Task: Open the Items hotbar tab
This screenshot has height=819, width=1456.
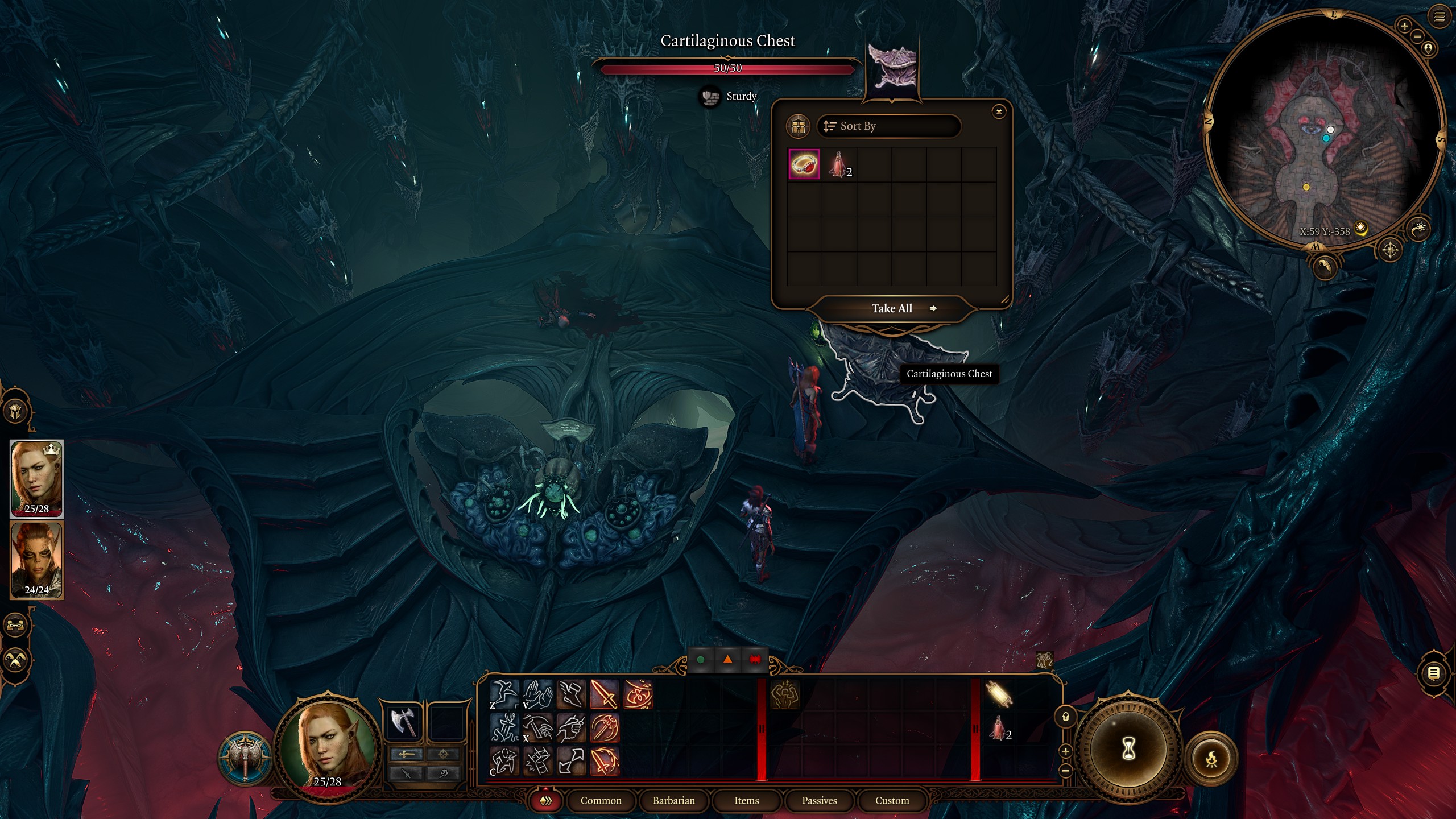Action: pyautogui.click(x=746, y=800)
